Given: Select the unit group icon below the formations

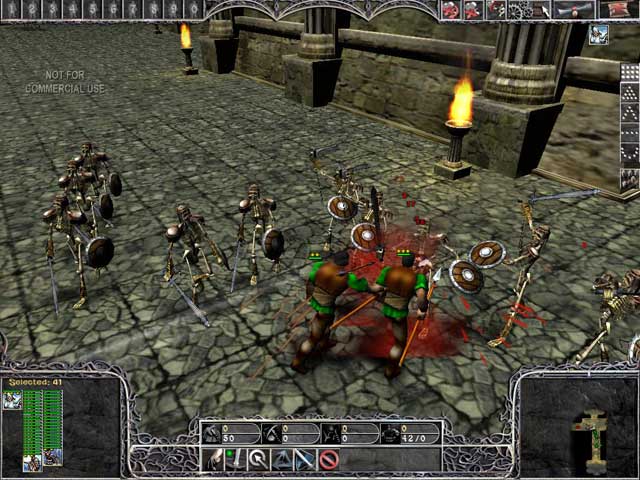Looking at the screenshot, I should point(629,180).
